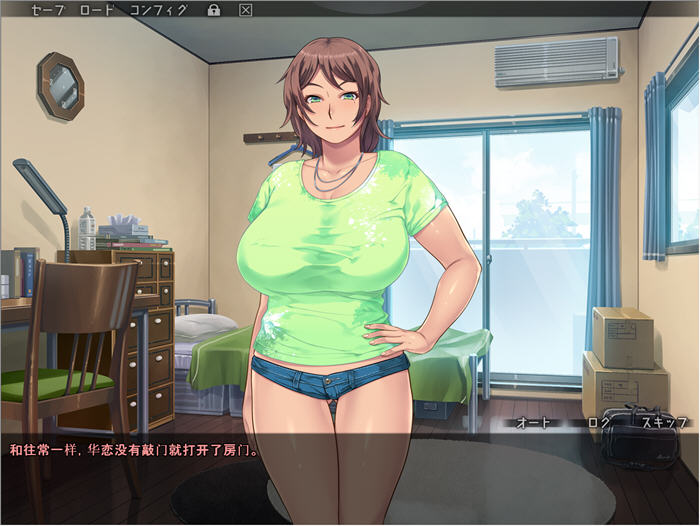Click the X box icon in top bar
Image resolution: width=700 pixels, height=526 pixels.
246,10
